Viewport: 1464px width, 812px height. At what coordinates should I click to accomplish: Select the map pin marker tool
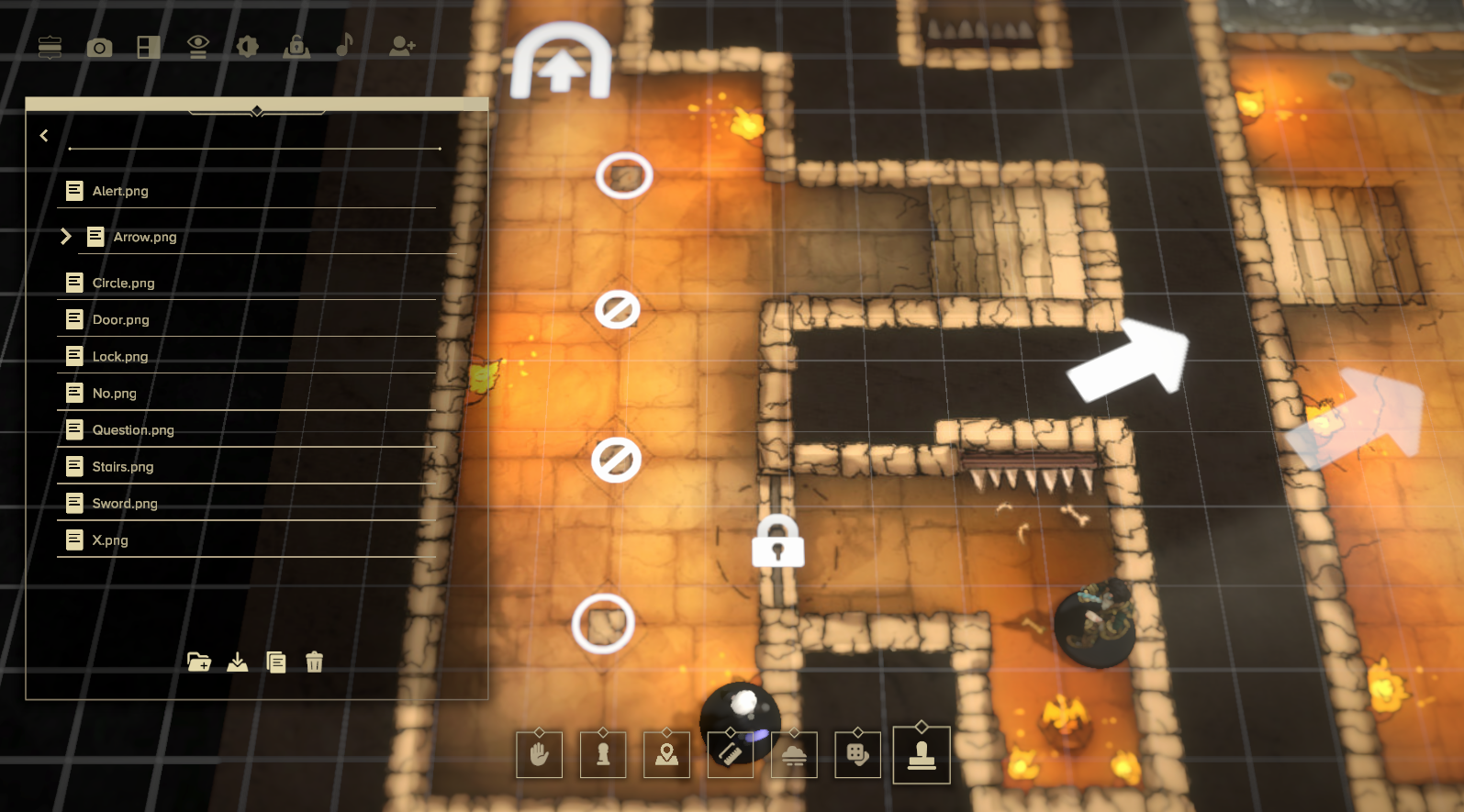[666, 754]
